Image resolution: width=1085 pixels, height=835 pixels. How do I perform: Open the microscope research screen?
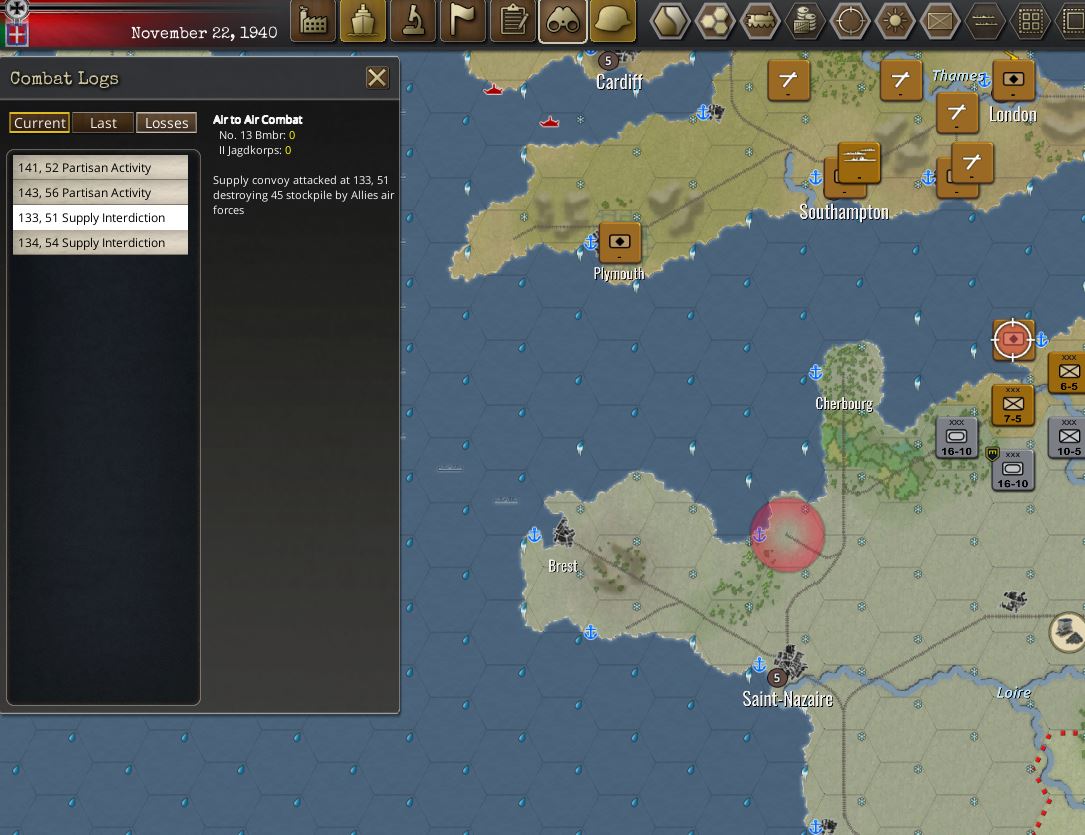tap(413, 21)
